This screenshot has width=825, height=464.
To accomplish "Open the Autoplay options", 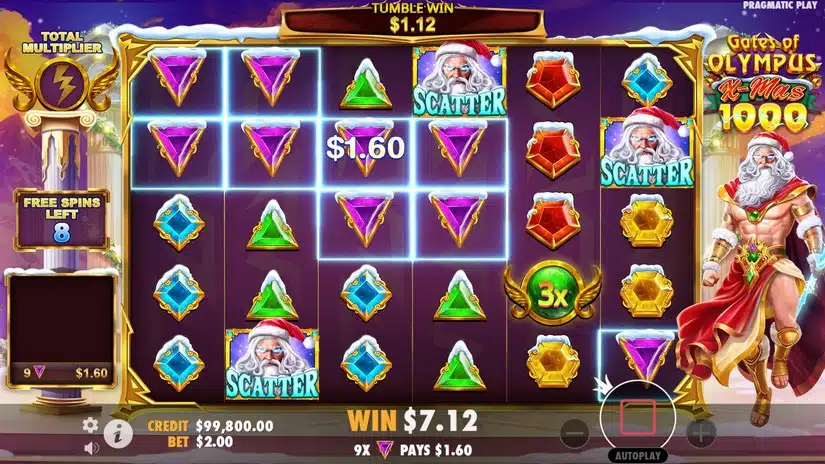I will 638,456.
